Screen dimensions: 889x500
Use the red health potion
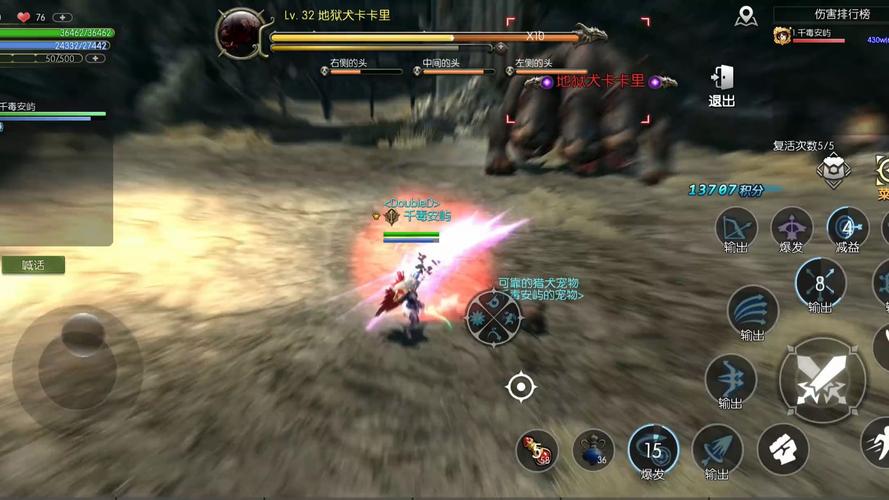coord(537,451)
